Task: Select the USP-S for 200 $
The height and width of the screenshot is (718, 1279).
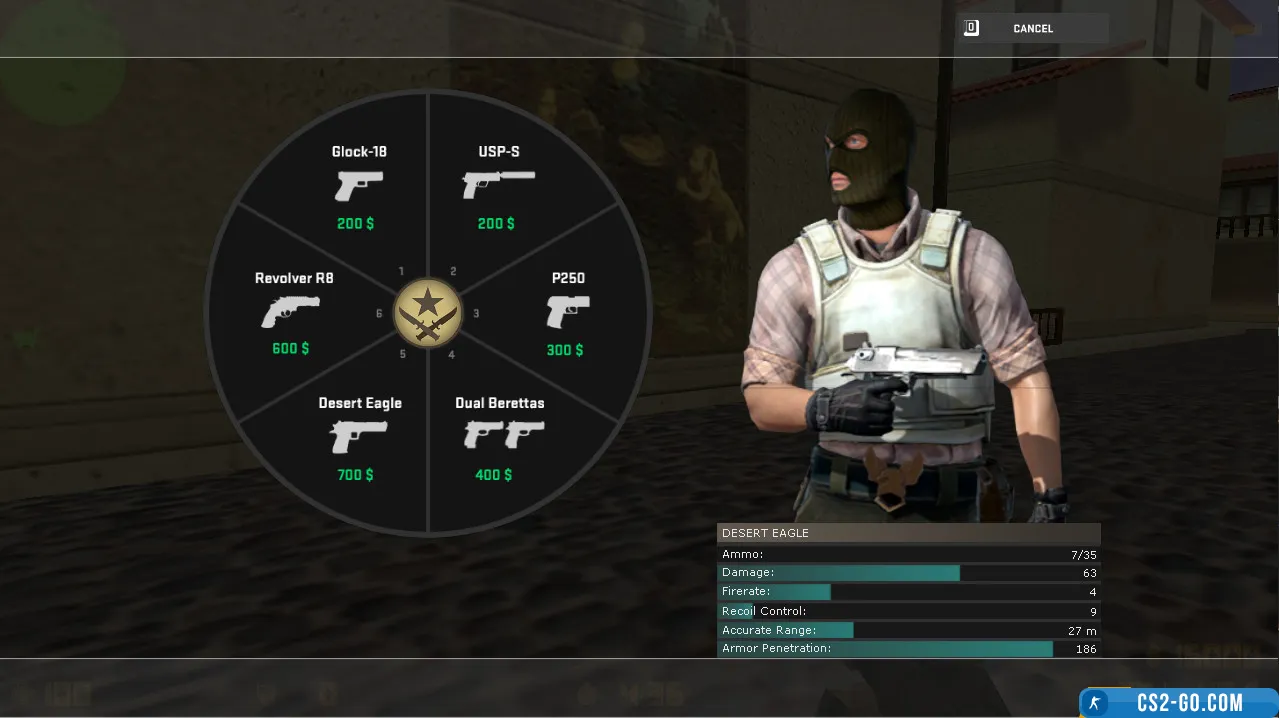Action: point(498,186)
